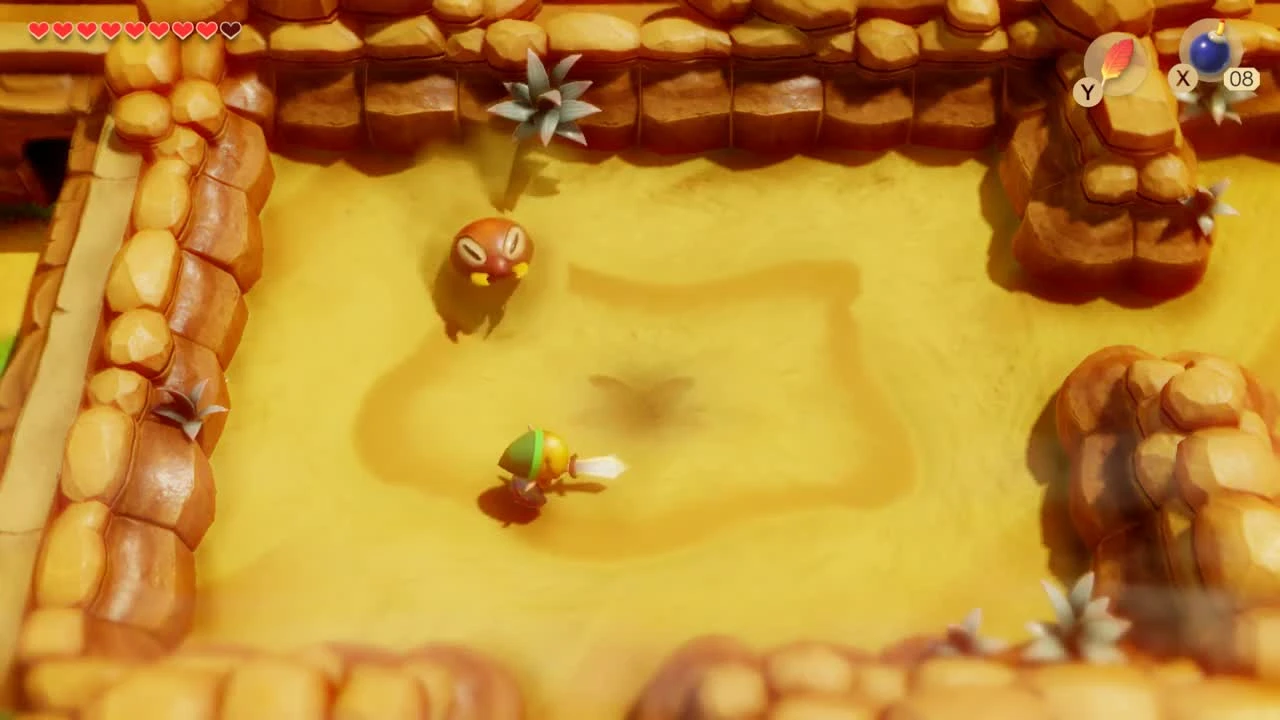The width and height of the screenshot is (1280, 720).
Task: Toggle the middle heart in the health bar
Action: [x=133, y=30]
